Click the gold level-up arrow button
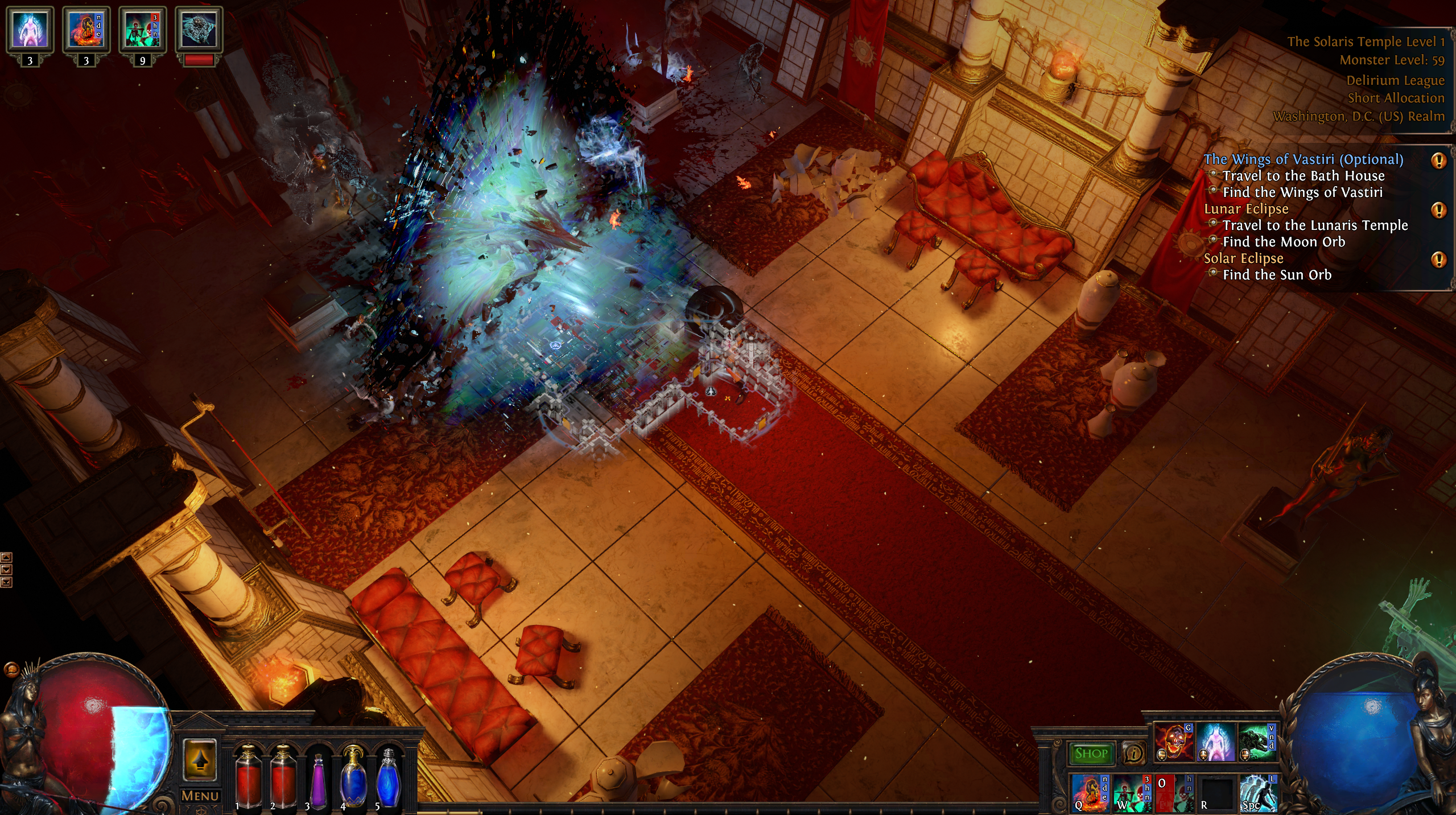Image resolution: width=1456 pixels, height=815 pixels. tap(200, 760)
